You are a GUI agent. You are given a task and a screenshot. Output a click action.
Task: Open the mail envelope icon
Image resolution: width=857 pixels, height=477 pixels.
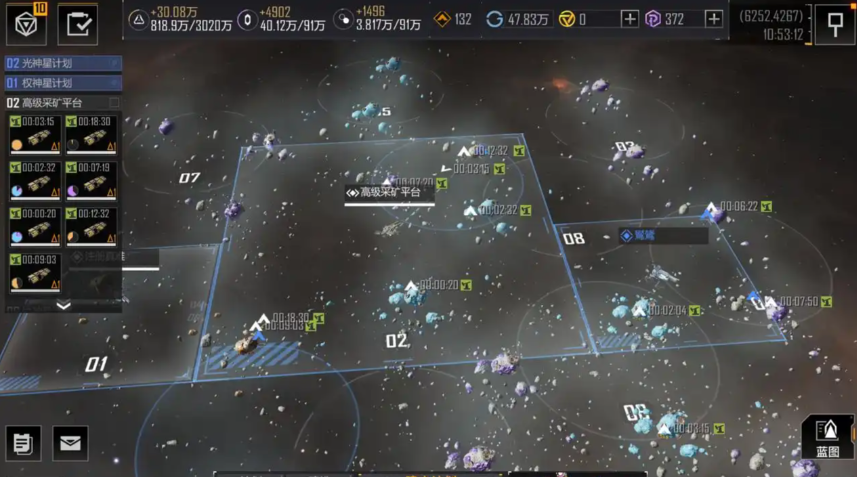(x=70, y=443)
